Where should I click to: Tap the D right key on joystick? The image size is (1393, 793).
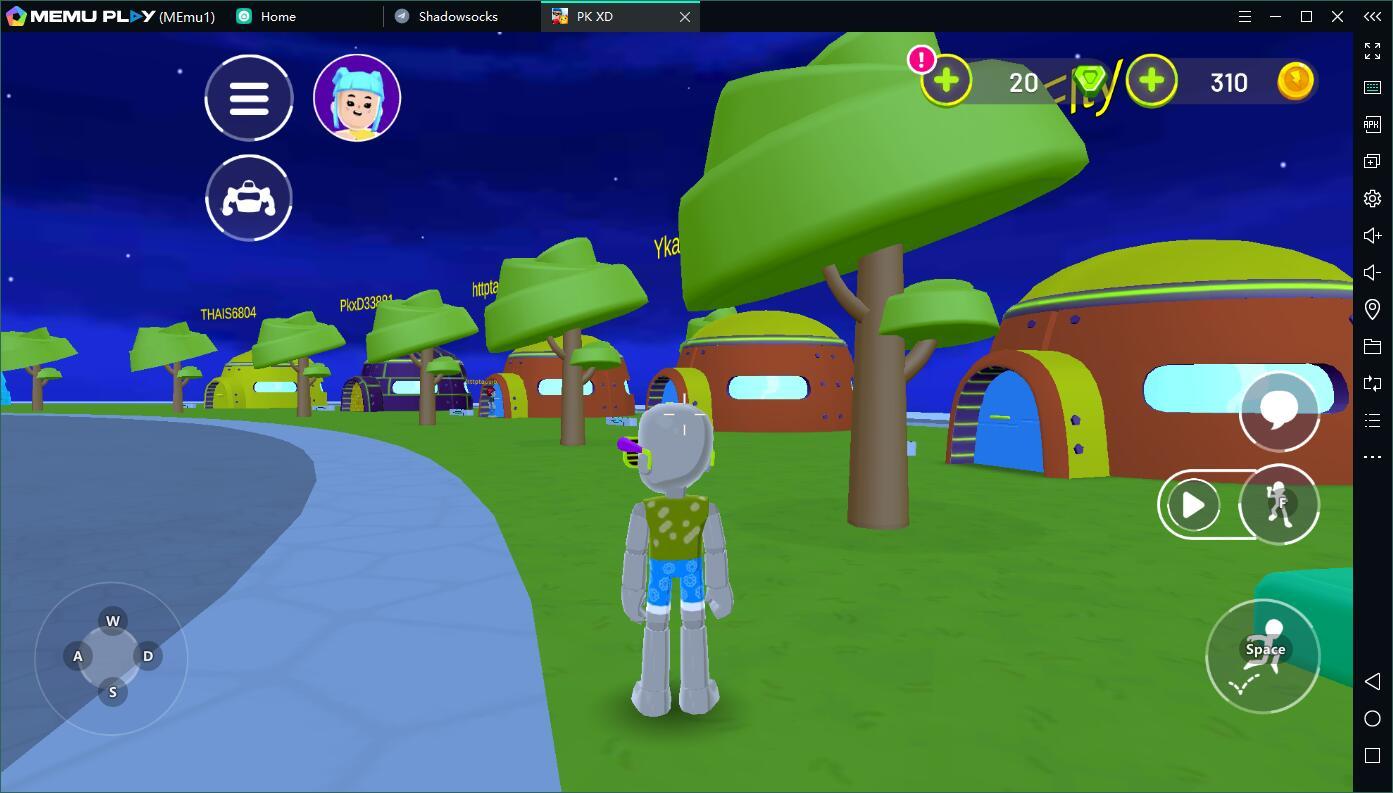point(148,656)
